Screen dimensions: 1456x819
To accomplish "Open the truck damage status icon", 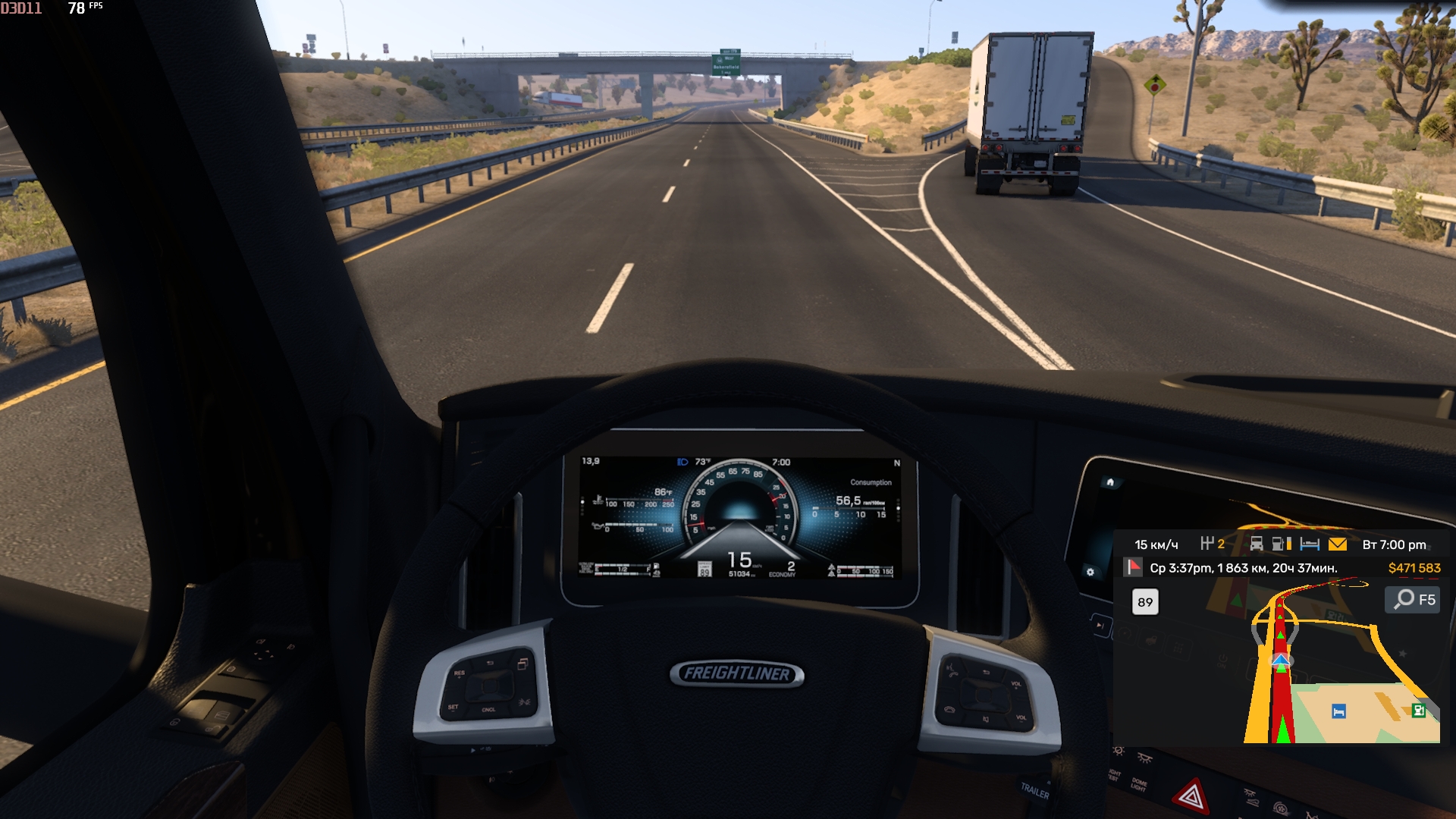I will [x=1257, y=544].
